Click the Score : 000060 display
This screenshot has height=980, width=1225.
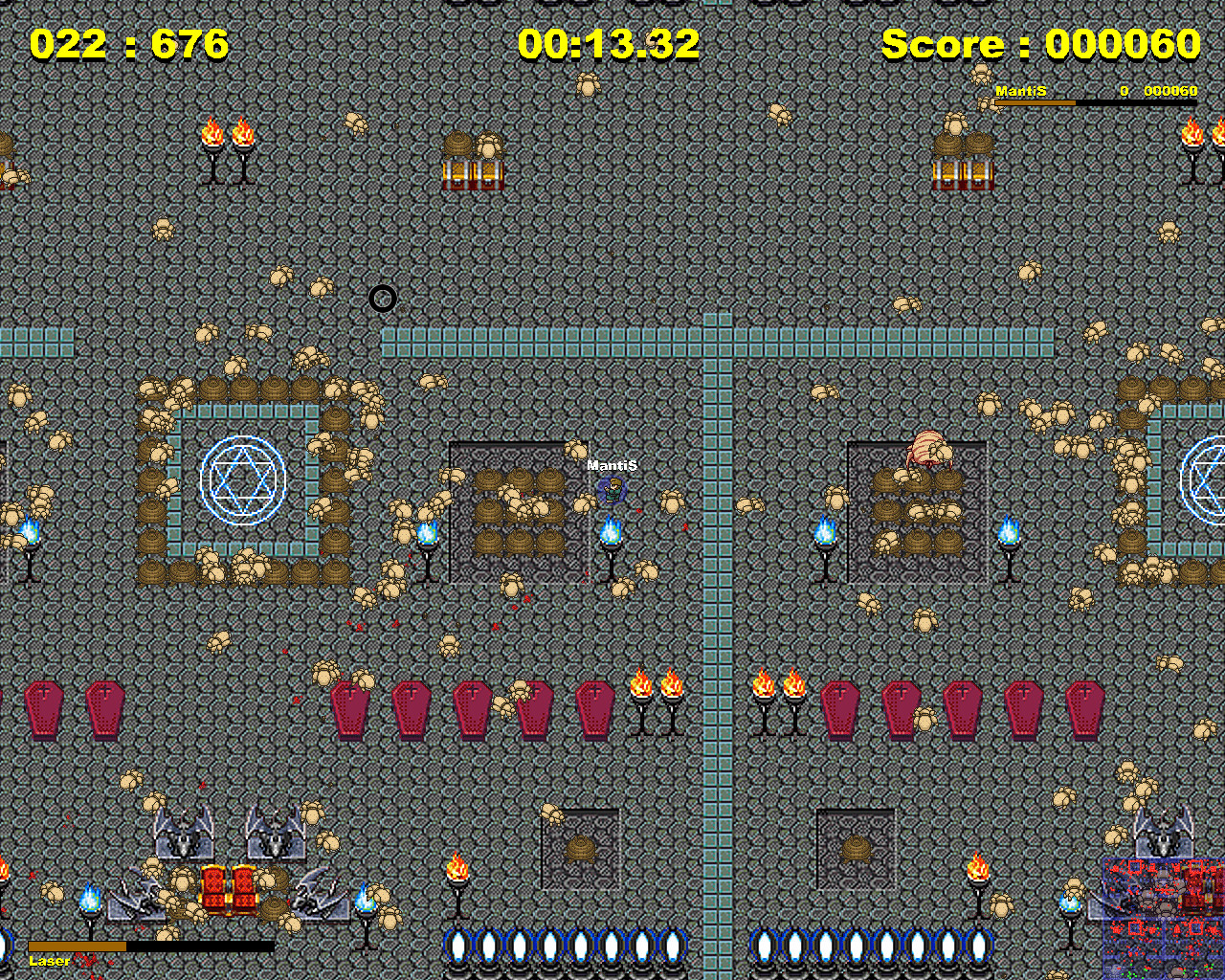[x=1038, y=43]
